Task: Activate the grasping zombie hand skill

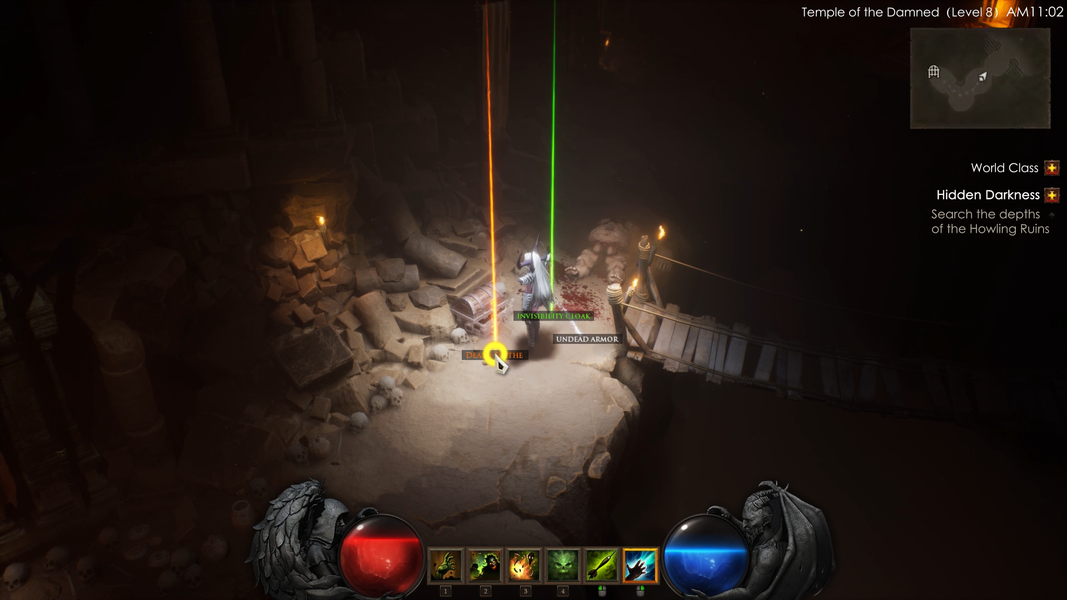Action: pyautogui.click(x=446, y=566)
